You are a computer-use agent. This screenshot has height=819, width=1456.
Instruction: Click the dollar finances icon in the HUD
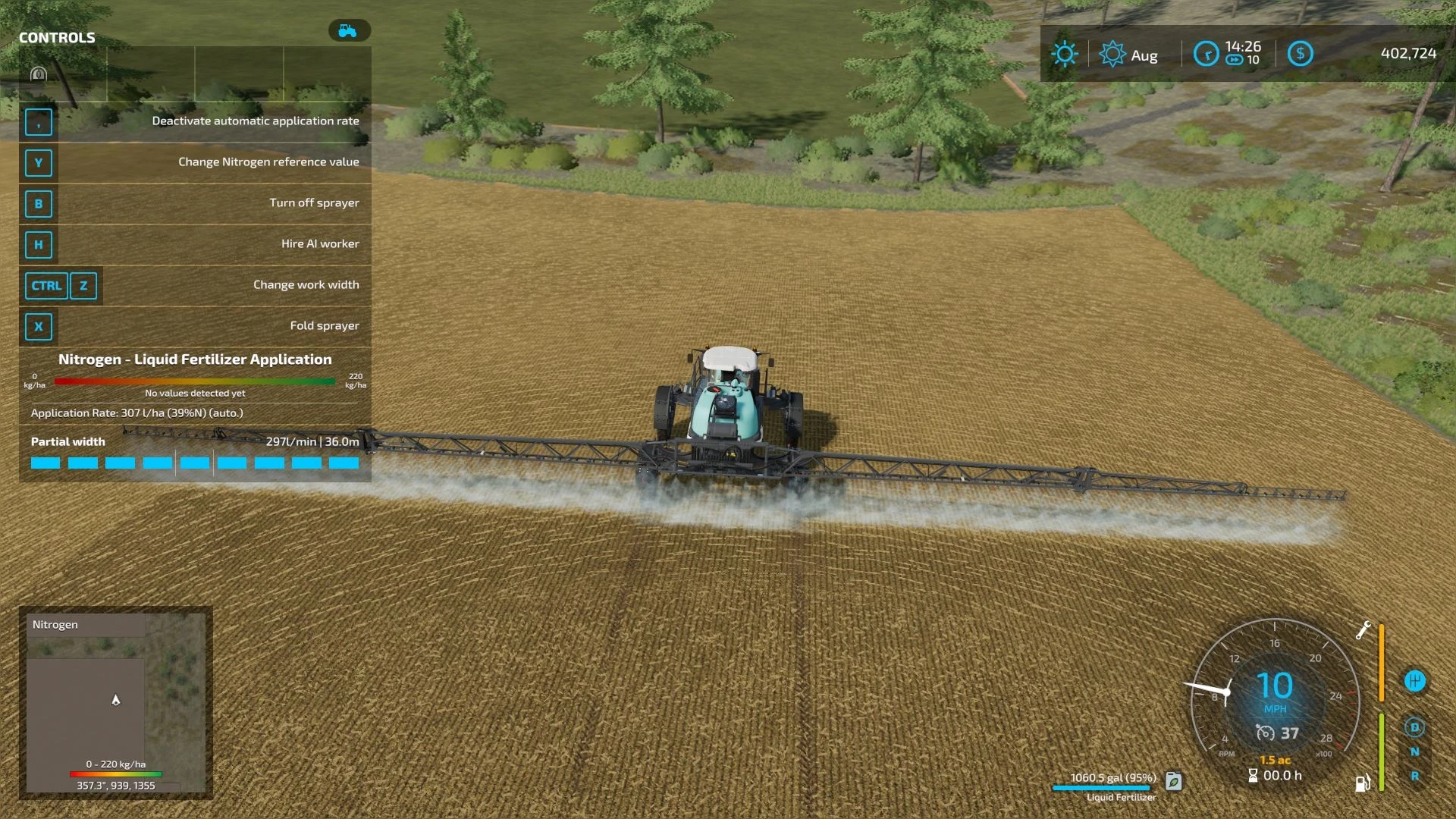pyautogui.click(x=1300, y=53)
